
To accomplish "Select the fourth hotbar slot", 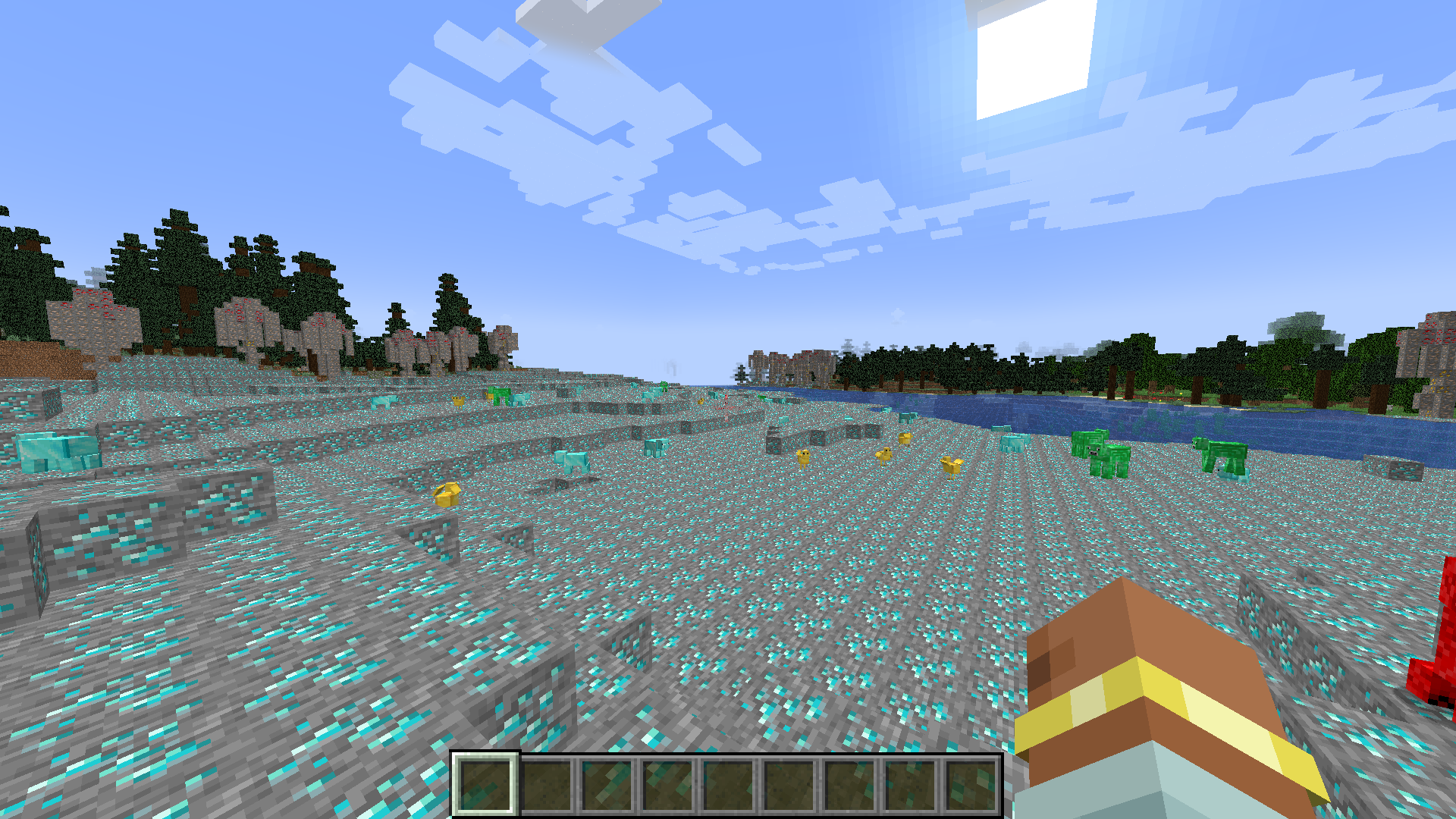I will [x=666, y=786].
